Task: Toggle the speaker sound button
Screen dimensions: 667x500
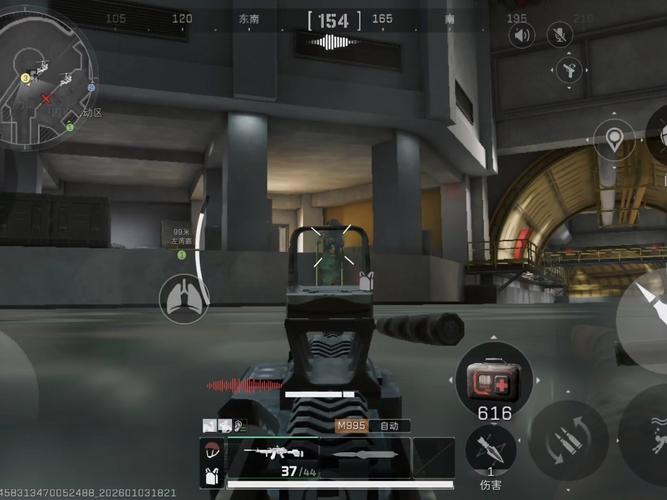Action: pyautogui.click(x=522, y=36)
